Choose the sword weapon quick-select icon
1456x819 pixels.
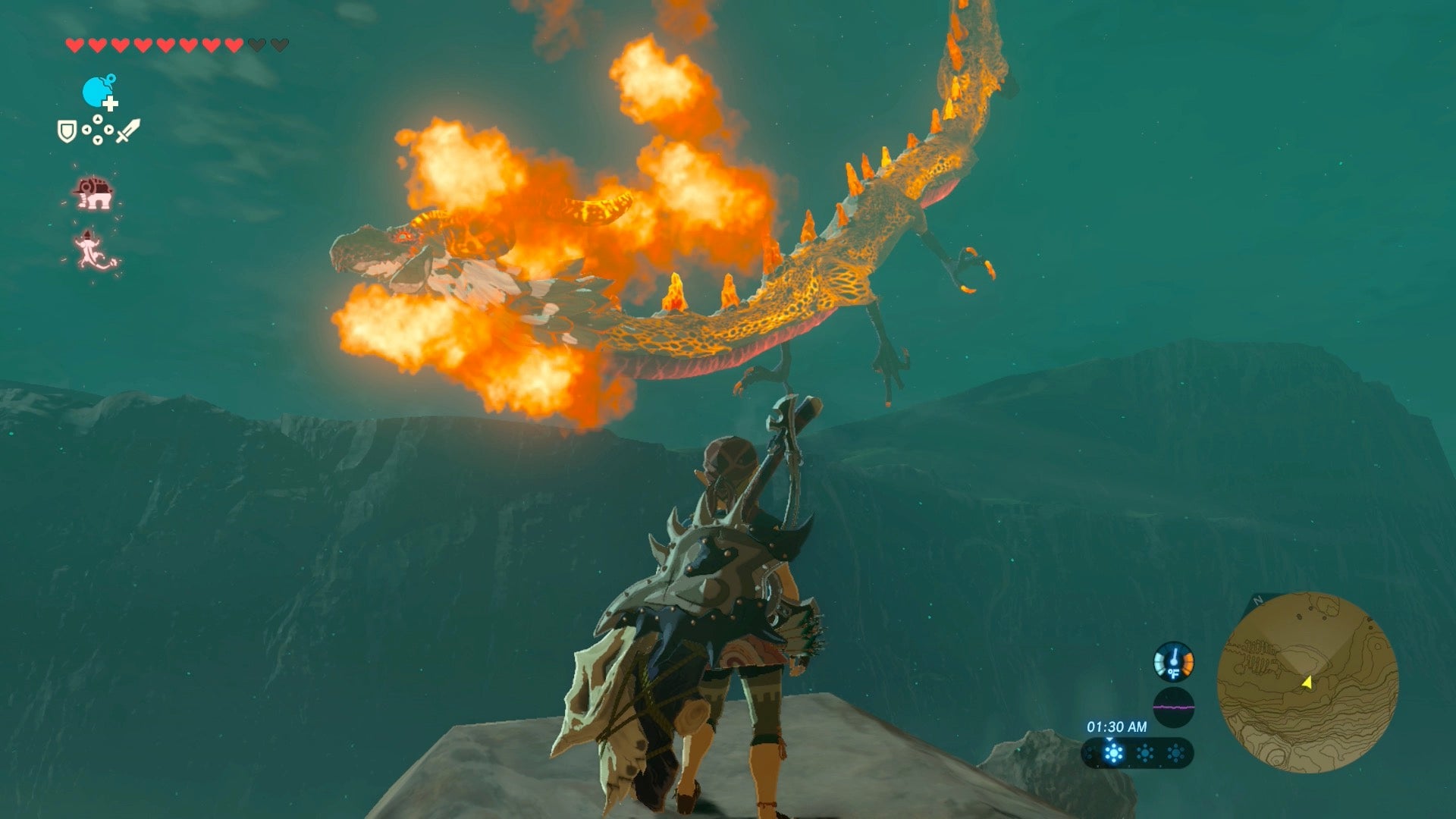pos(127,130)
